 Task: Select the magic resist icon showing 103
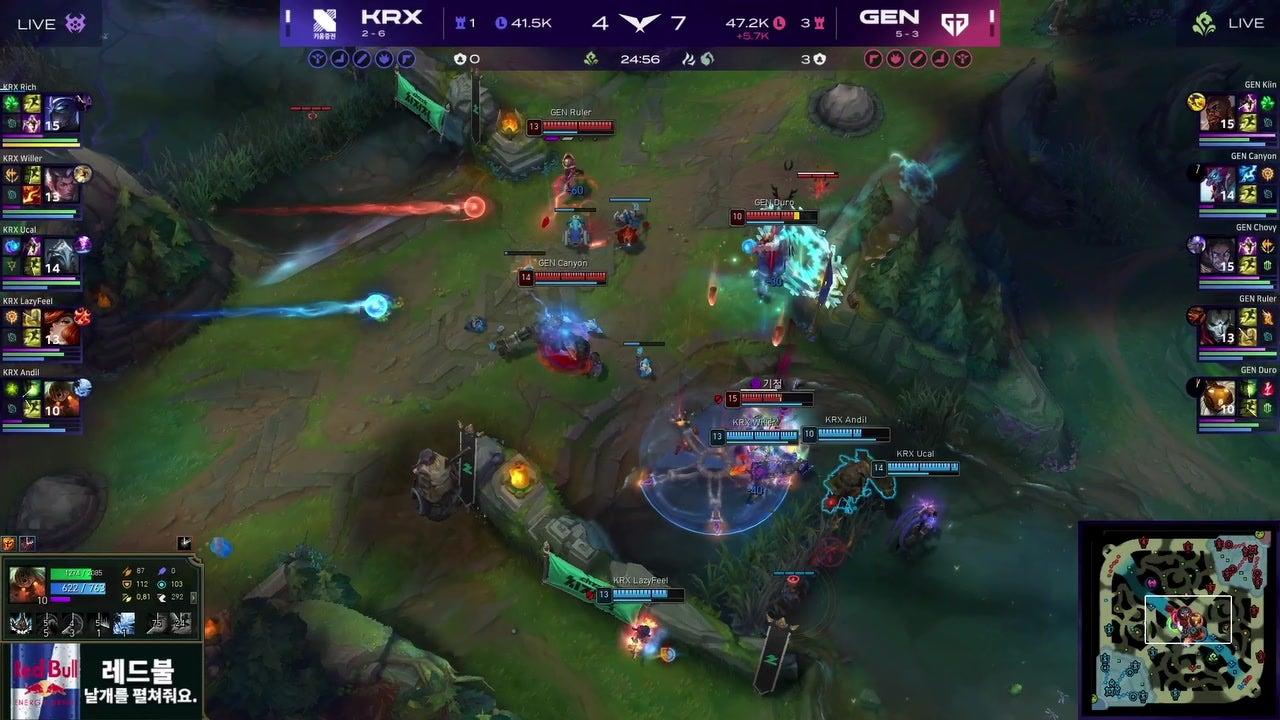click(x=161, y=585)
